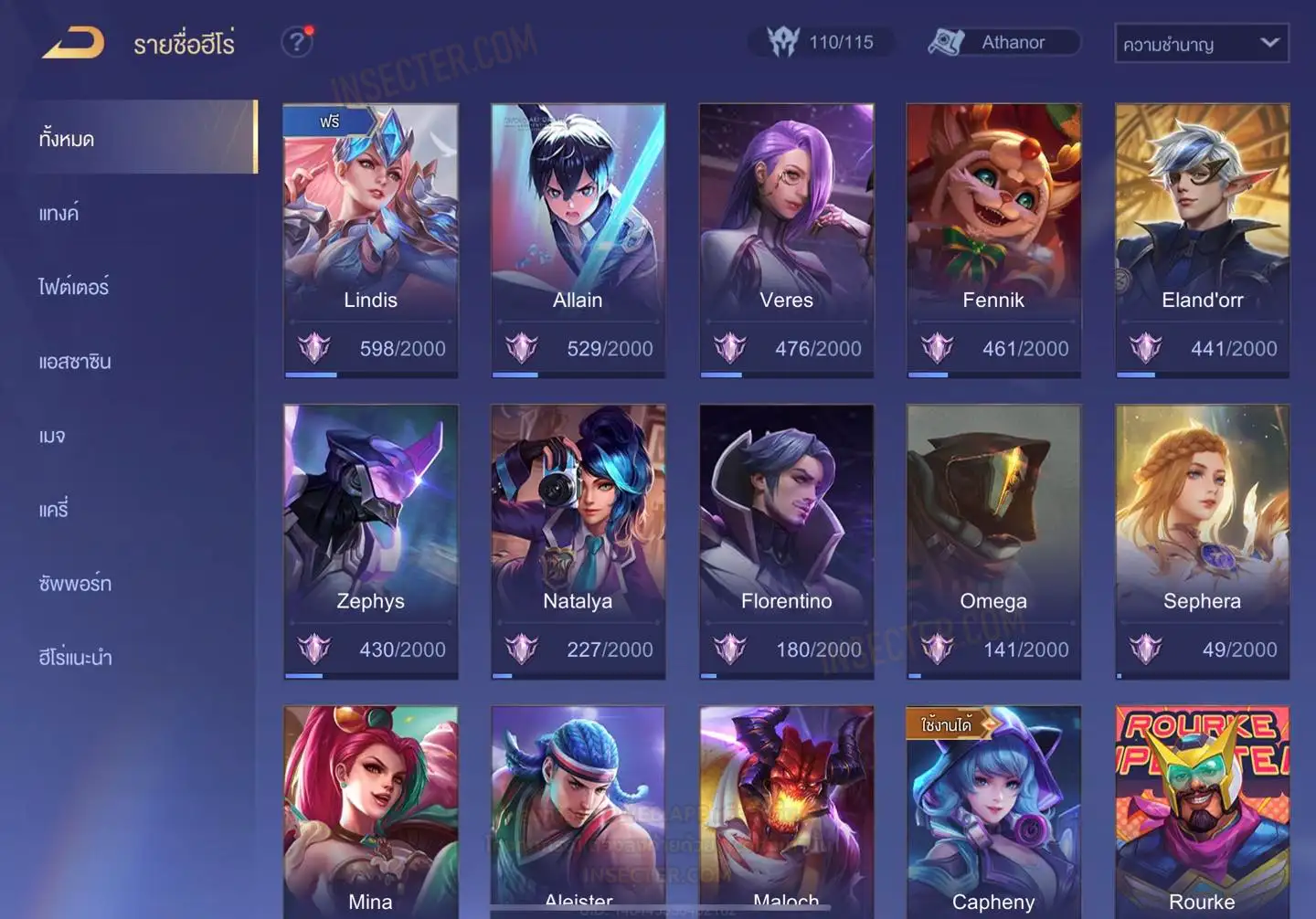Open the Athanor region button
1316x919 pixels.
click(1003, 42)
